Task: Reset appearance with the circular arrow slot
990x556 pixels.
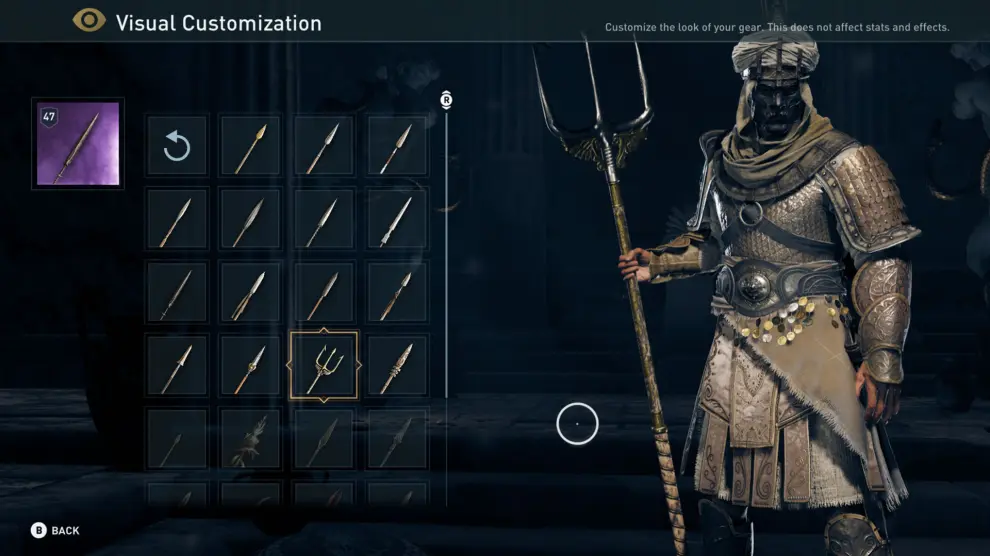Action: [x=177, y=147]
